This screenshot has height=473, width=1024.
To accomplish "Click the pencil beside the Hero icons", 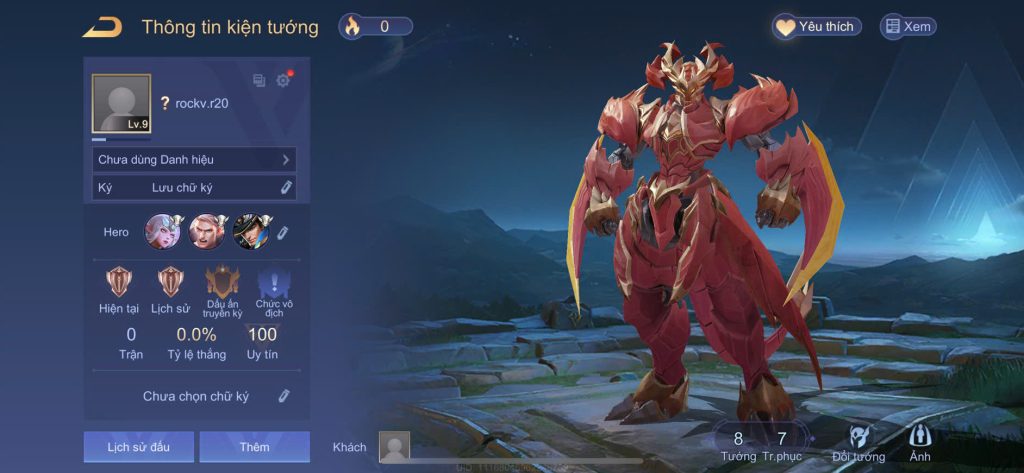I will (x=282, y=232).
